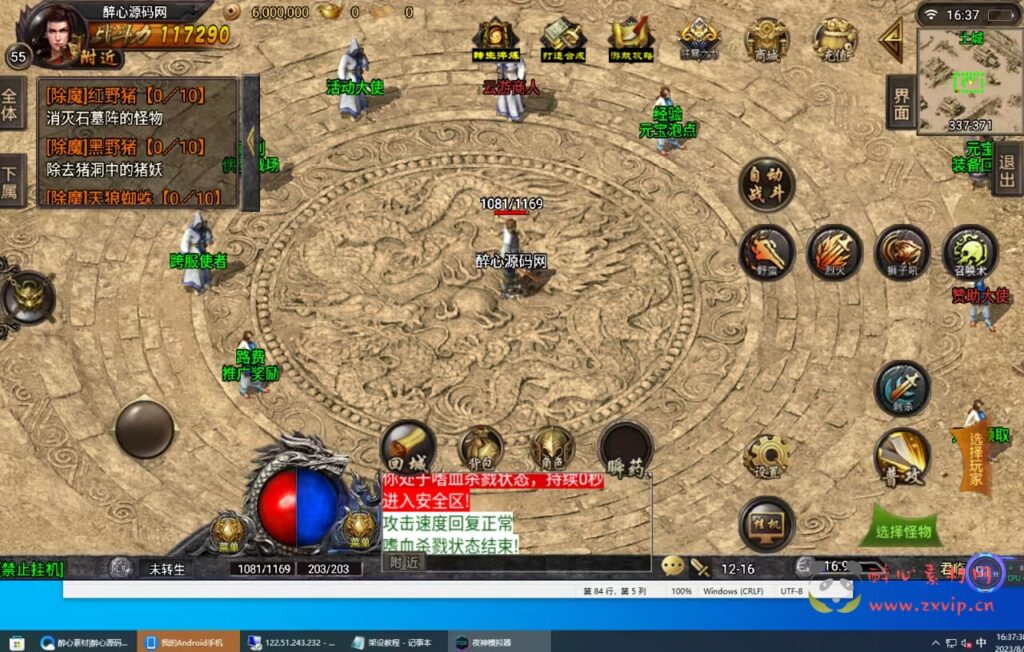Use the 回城 town return scroll
The width and height of the screenshot is (1024, 652).
408,447
